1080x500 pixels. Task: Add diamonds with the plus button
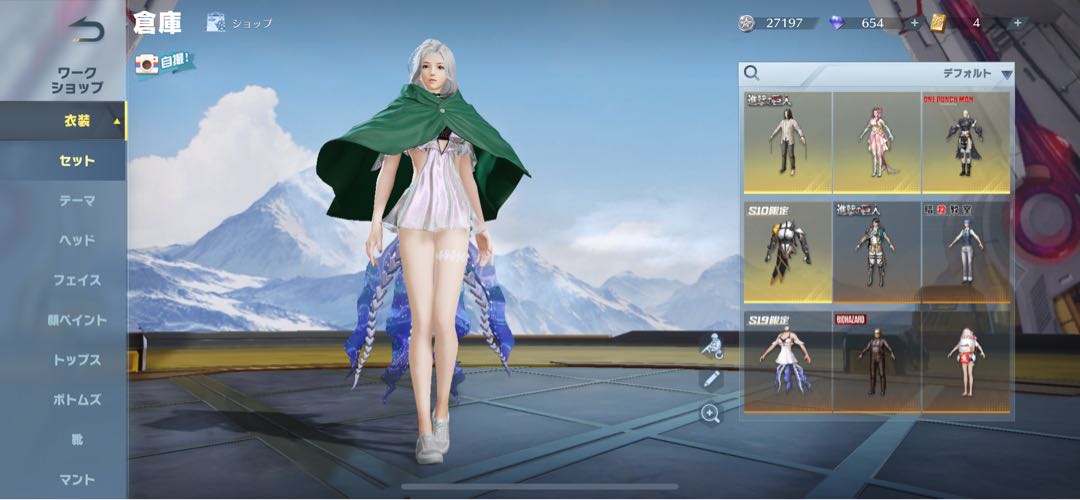tap(914, 22)
